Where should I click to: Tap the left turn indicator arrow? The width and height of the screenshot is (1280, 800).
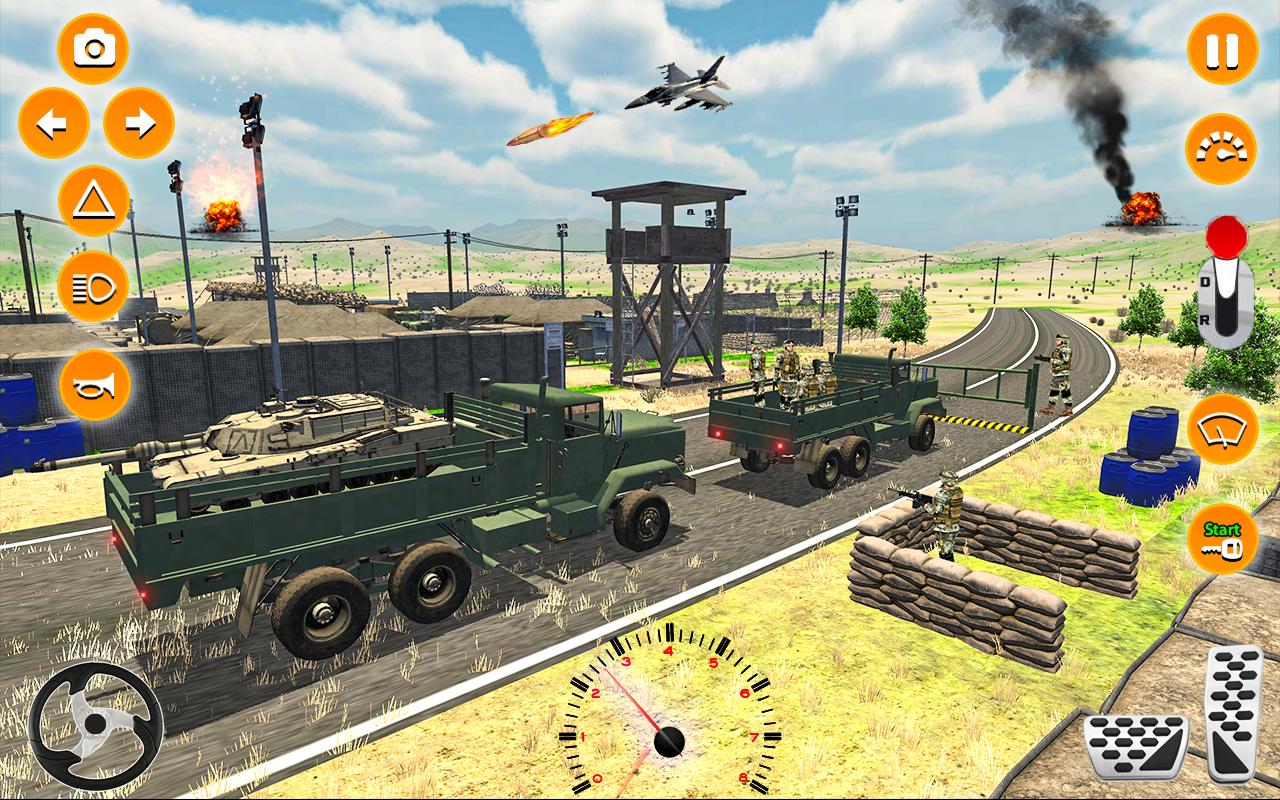[x=54, y=123]
